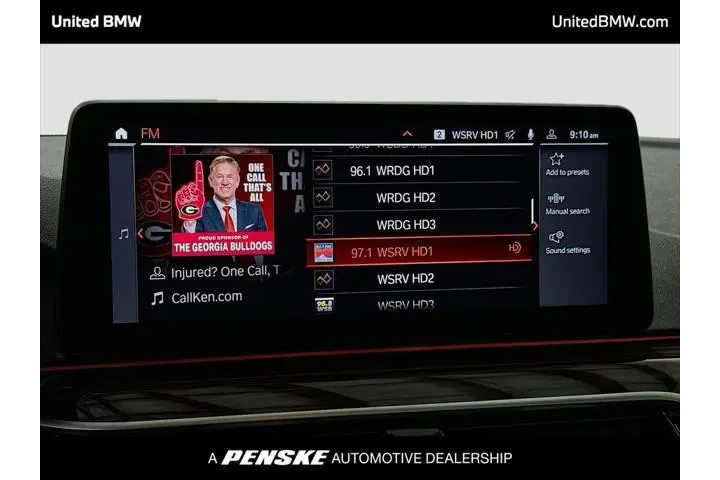Click the music note icon on the side strip

pyautogui.click(x=123, y=234)
